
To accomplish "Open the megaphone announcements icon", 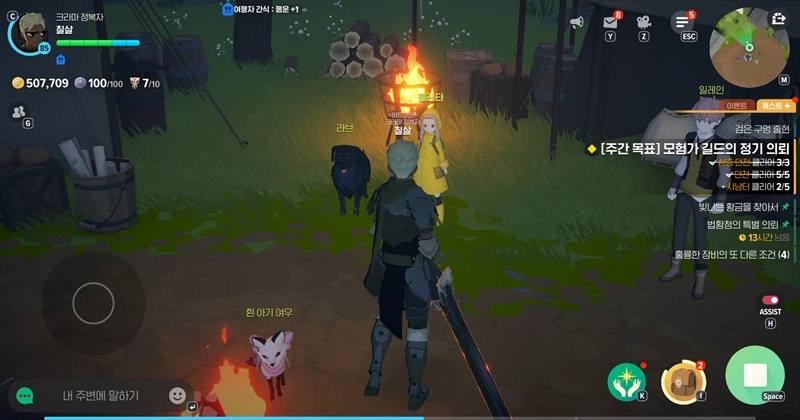I will (x=576, y=22).
